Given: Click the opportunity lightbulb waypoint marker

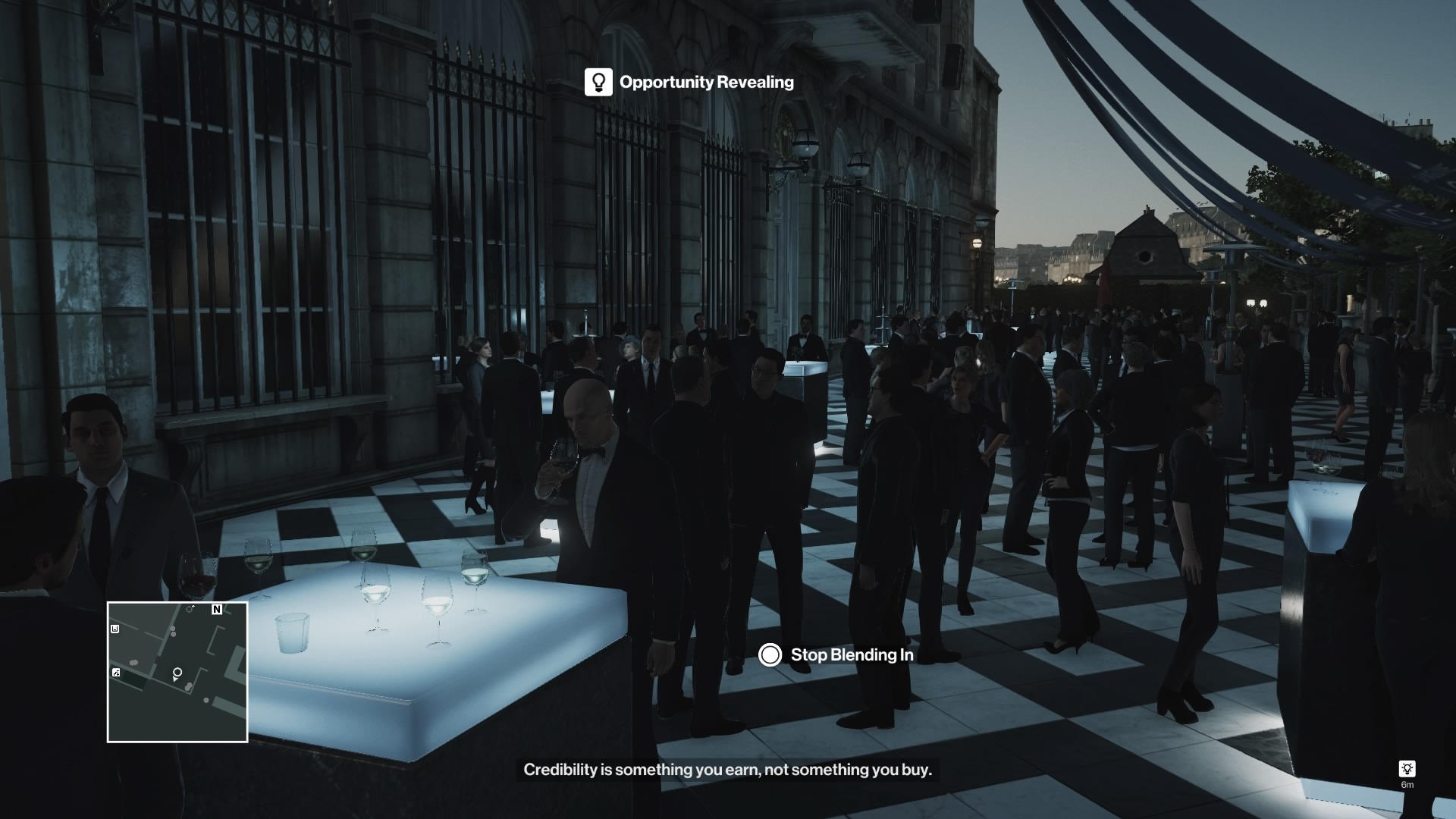Looking at the screenshot, I should [1407, 769].
